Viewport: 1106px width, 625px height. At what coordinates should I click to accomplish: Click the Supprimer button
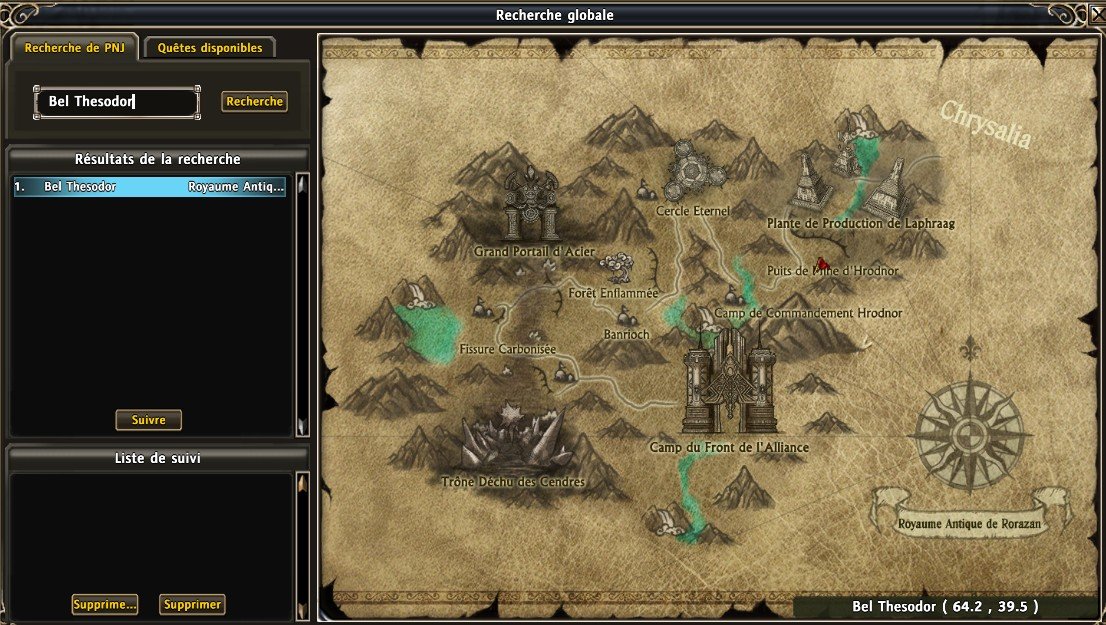click(x=192, y=605)
